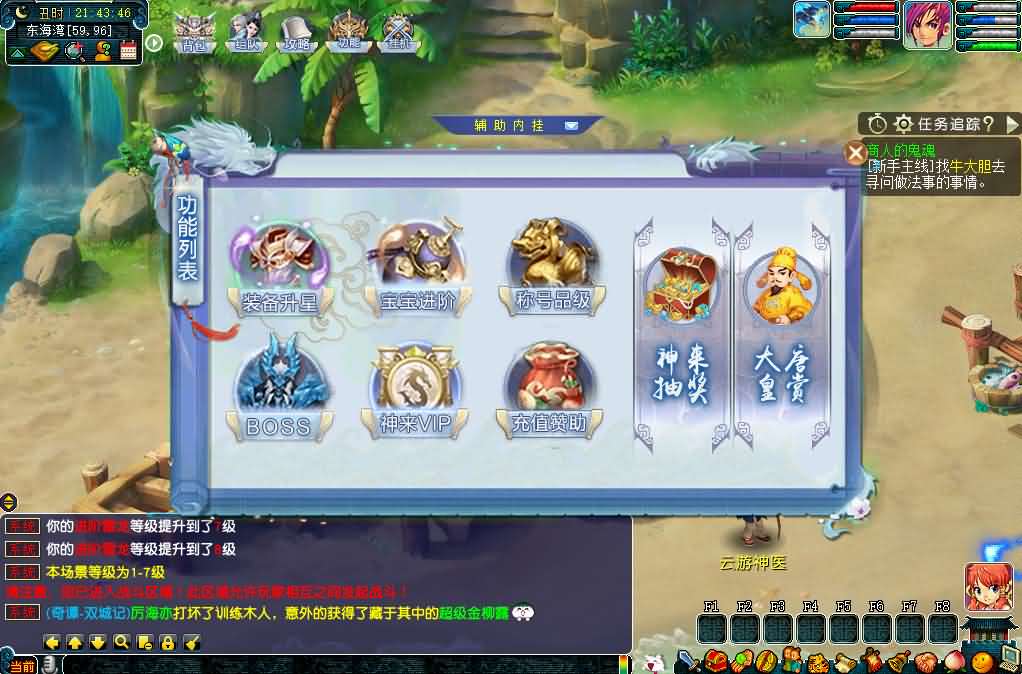Open the 称号品级 title rank feature
This screenshot has height=674, width=1022.
pos(553,265)
